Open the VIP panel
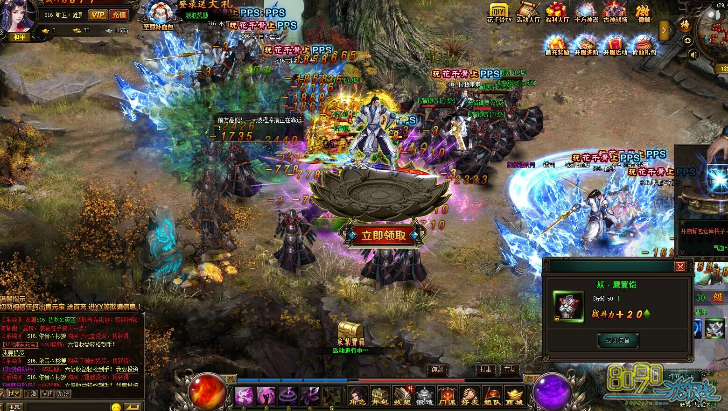Screen dimensions: 728x411 (x=97, y=16)
